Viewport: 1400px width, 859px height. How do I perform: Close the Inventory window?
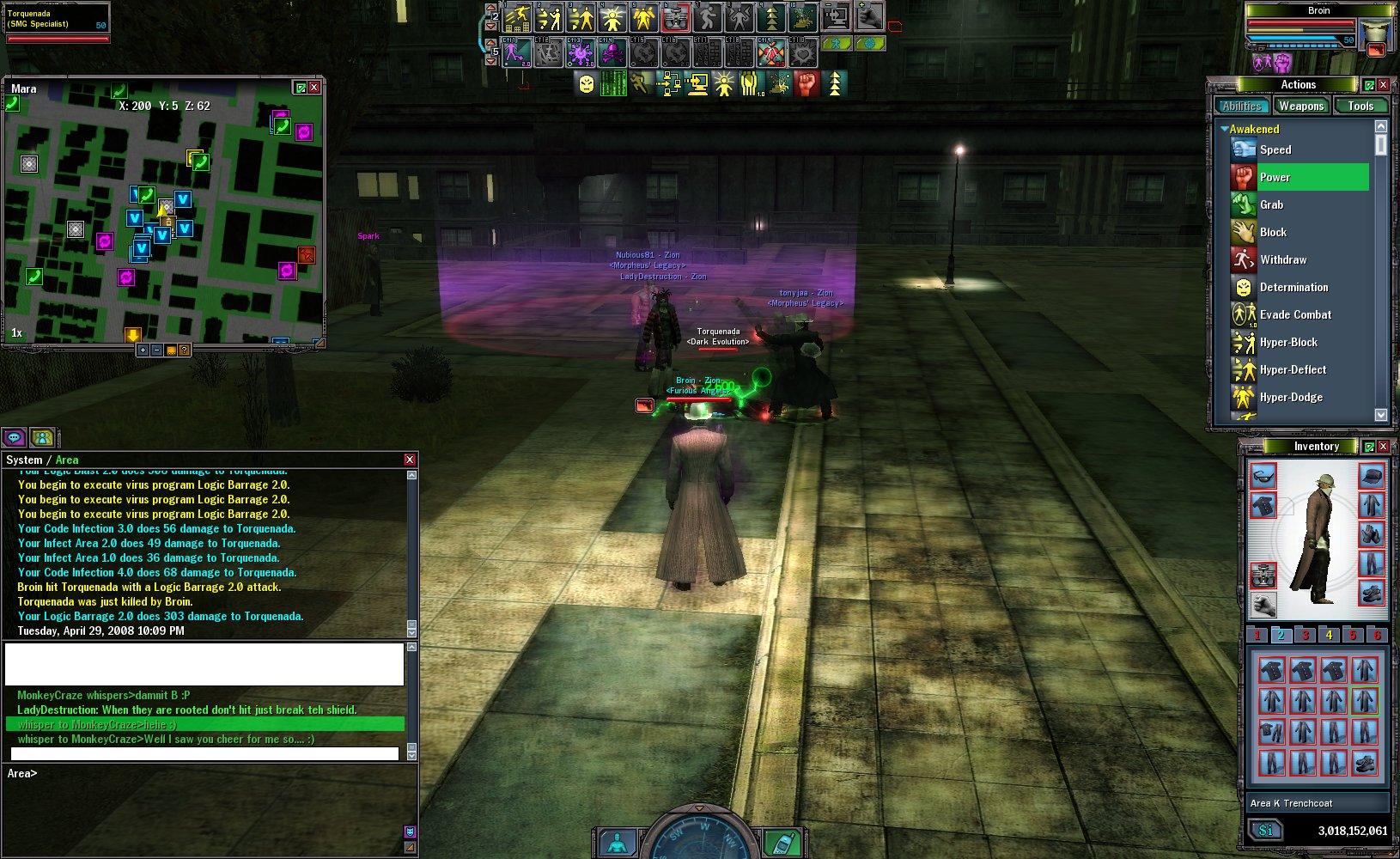click(1383, 447)
